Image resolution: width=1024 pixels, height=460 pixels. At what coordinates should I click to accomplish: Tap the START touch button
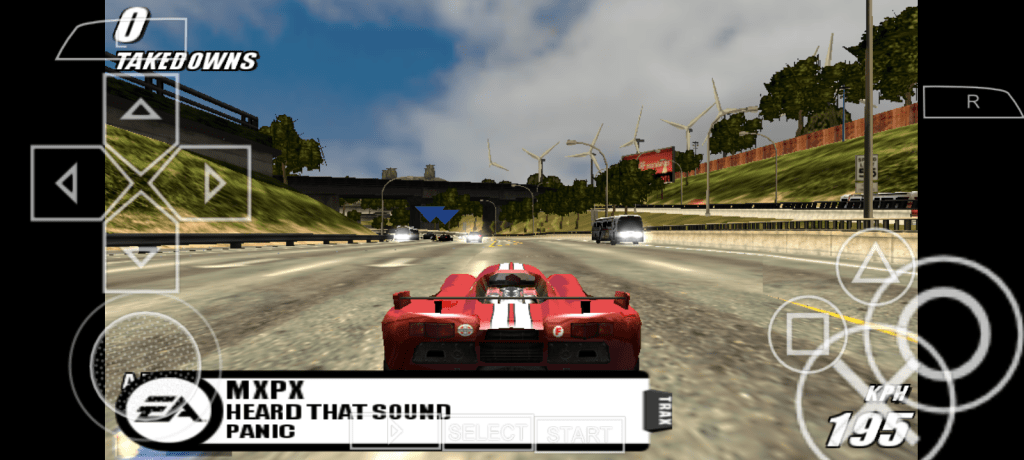pyautogui.click(x=580, y=434)
